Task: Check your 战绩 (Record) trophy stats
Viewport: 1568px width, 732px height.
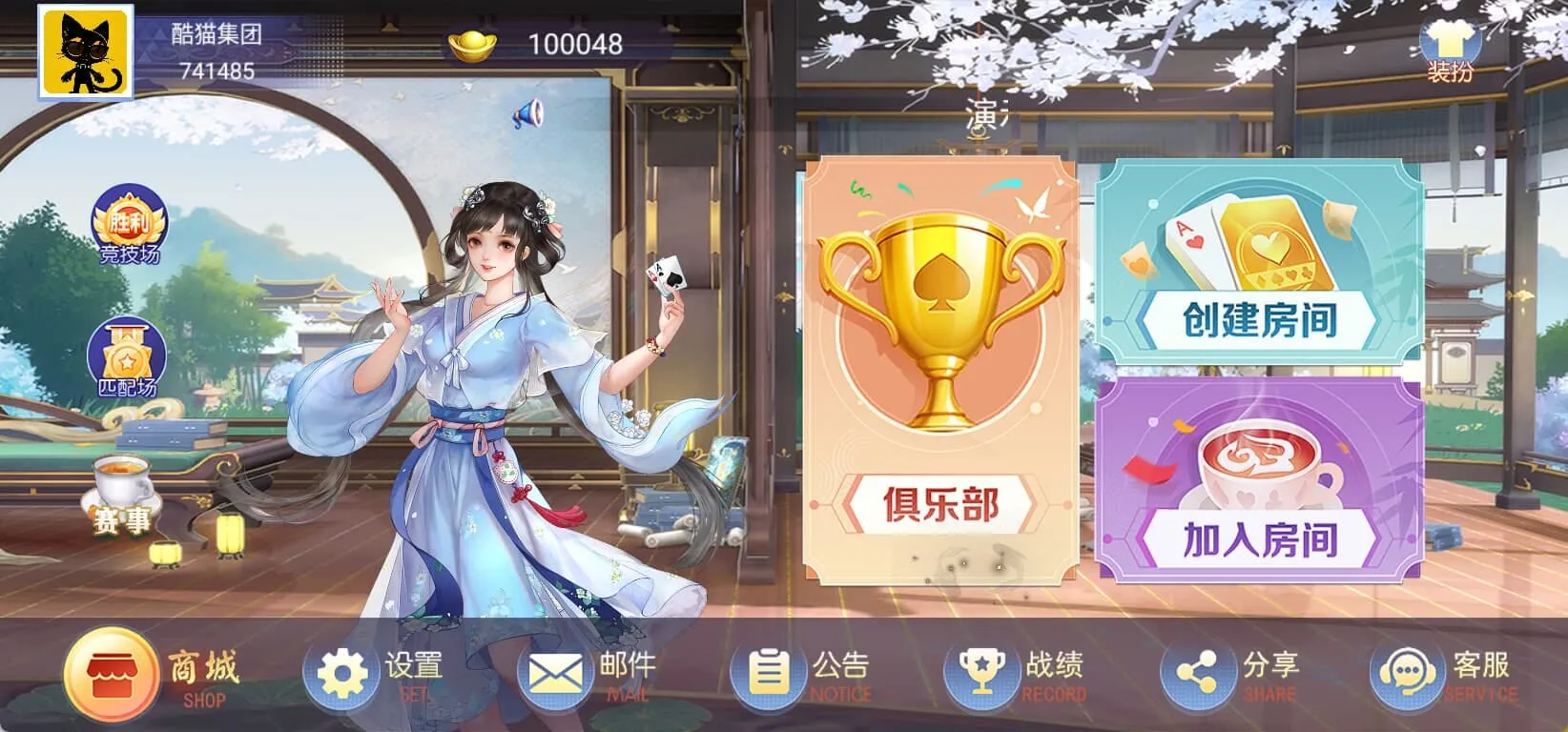Action: click(x=984, y=670)
